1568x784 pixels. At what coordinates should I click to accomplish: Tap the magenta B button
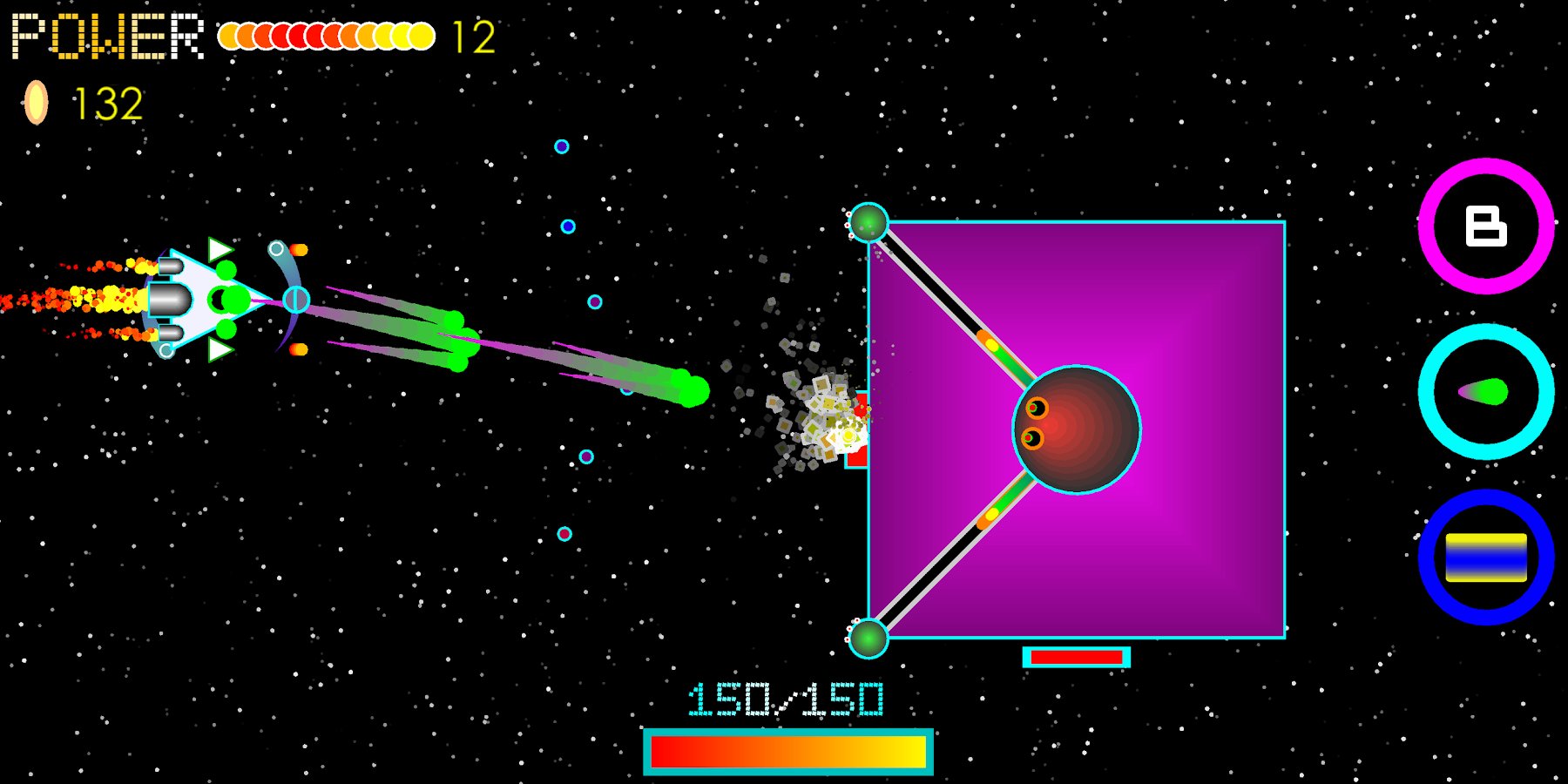(x=1485, y=226)
